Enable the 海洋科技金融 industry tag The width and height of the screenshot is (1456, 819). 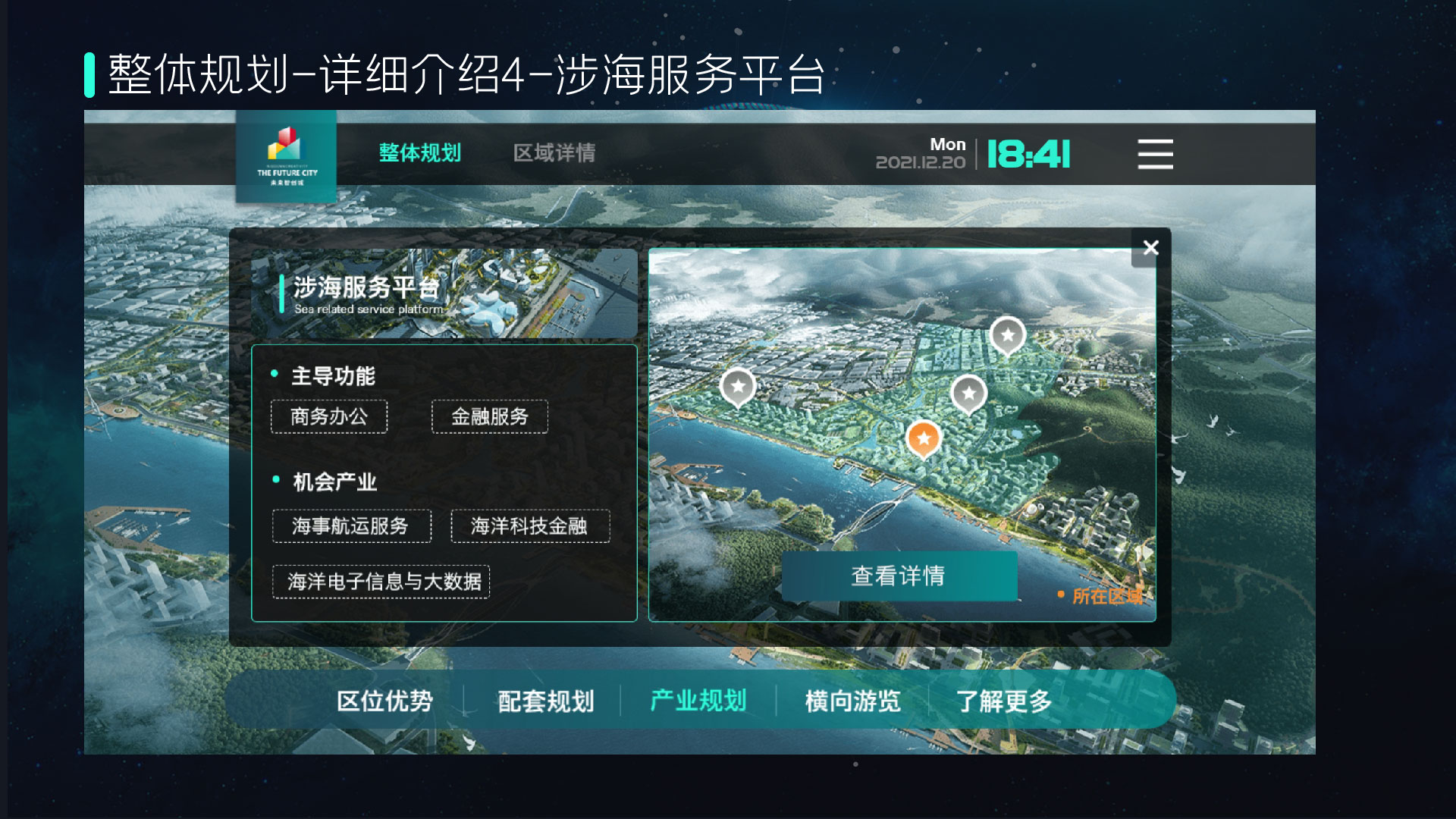click(x=530, y=527)
